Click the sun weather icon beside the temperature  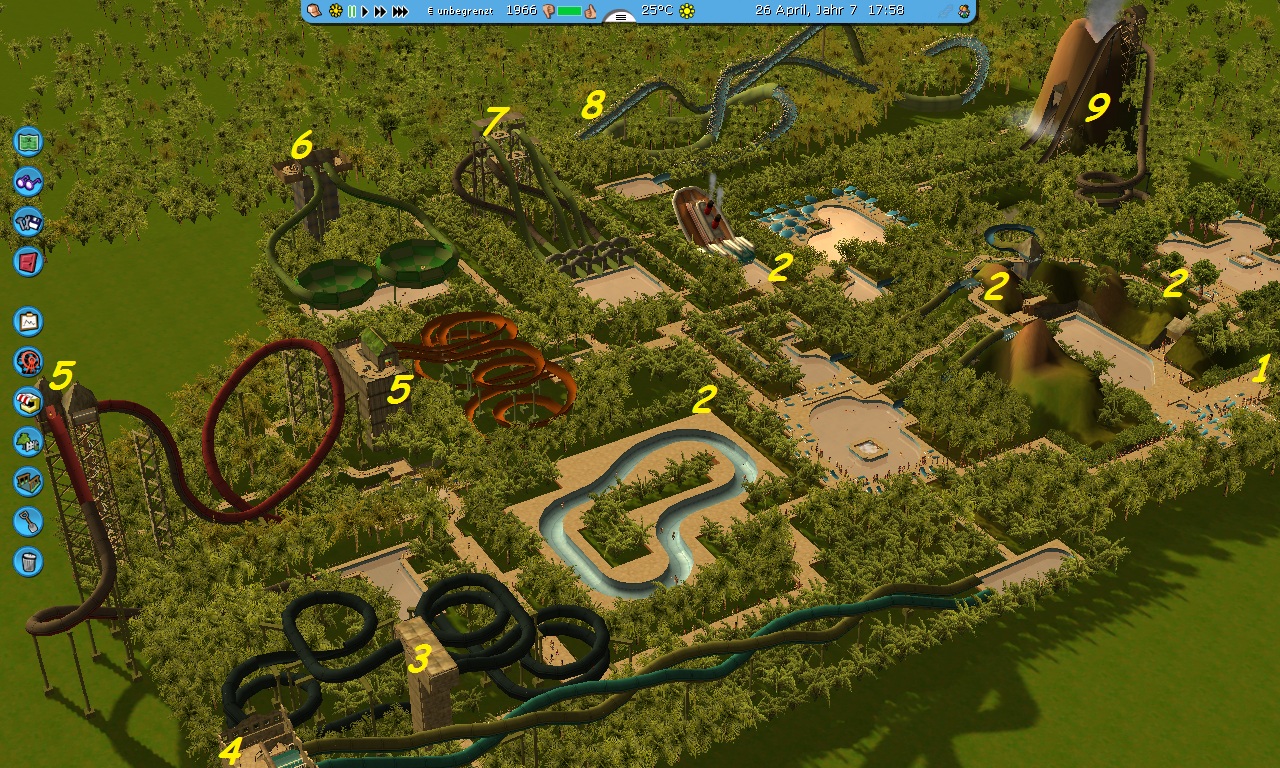click(x=687, y=11)
